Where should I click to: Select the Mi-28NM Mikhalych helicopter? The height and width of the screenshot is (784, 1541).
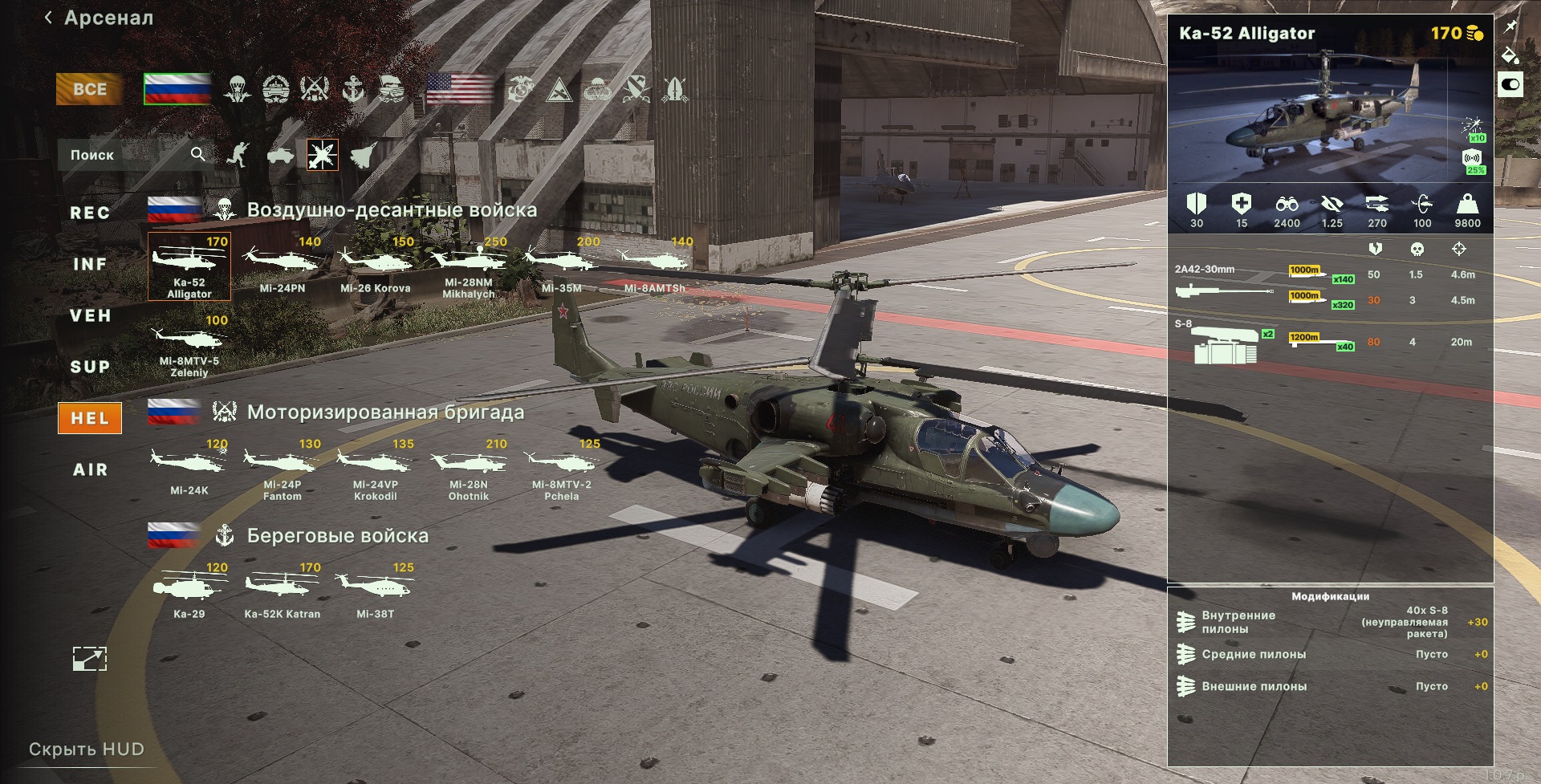[x=469, y=266]
